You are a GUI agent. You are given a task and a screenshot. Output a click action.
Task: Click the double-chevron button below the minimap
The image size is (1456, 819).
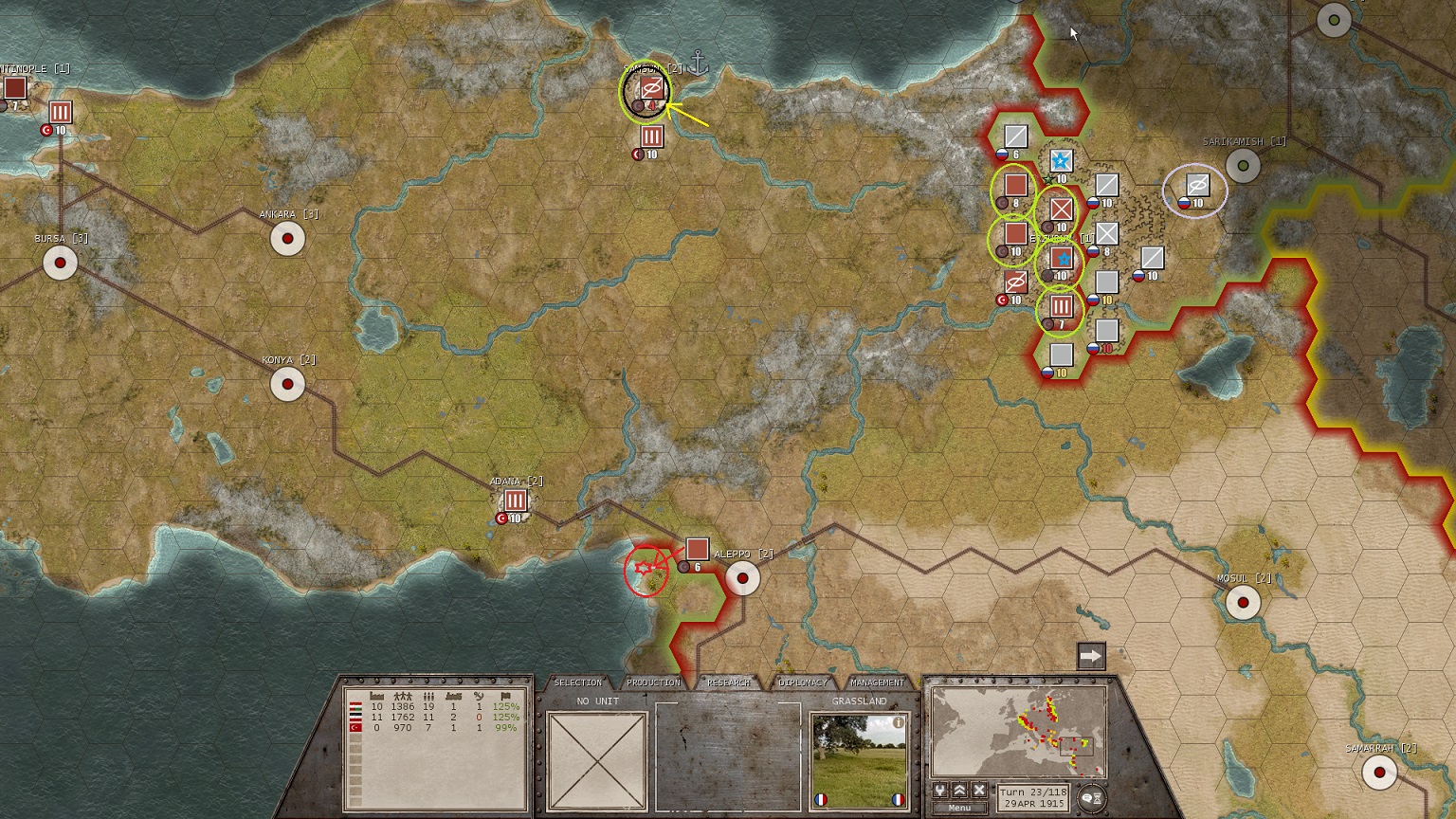pos(959,791)
